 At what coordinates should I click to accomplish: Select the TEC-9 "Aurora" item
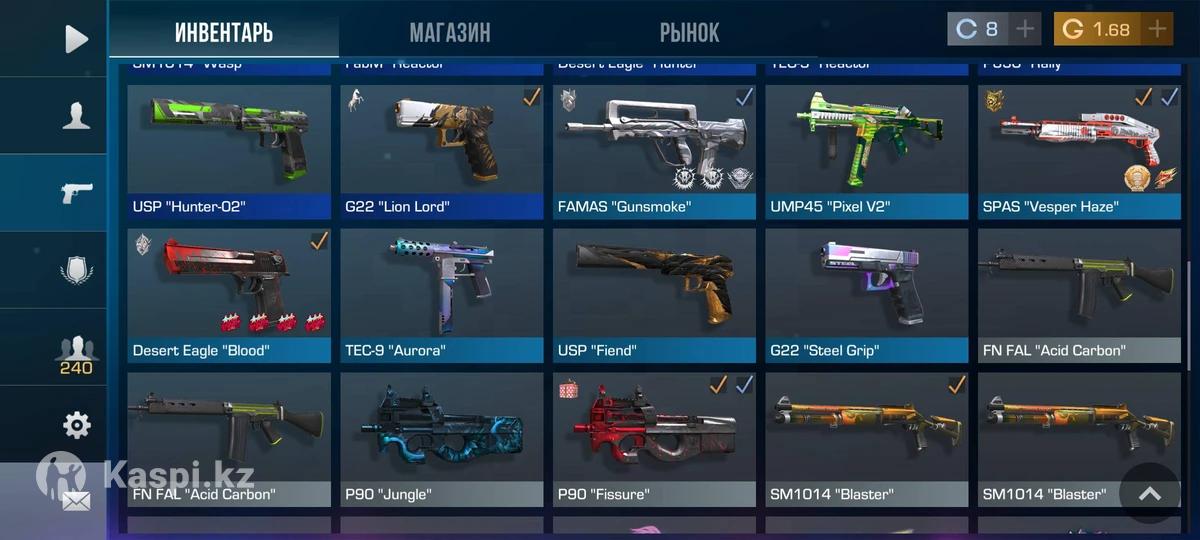(441, 294)
